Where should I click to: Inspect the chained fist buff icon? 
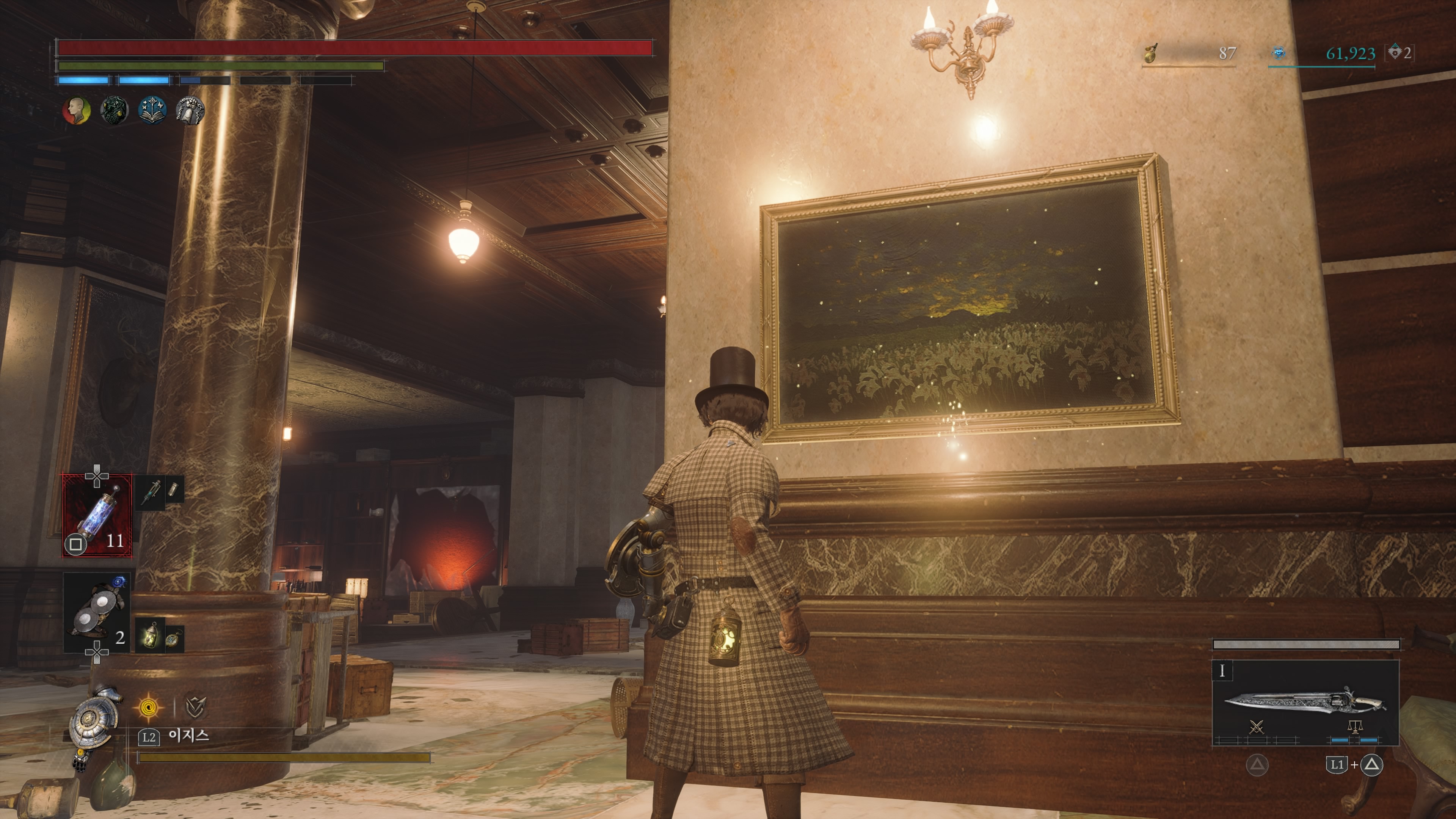(x=190, y=110)
